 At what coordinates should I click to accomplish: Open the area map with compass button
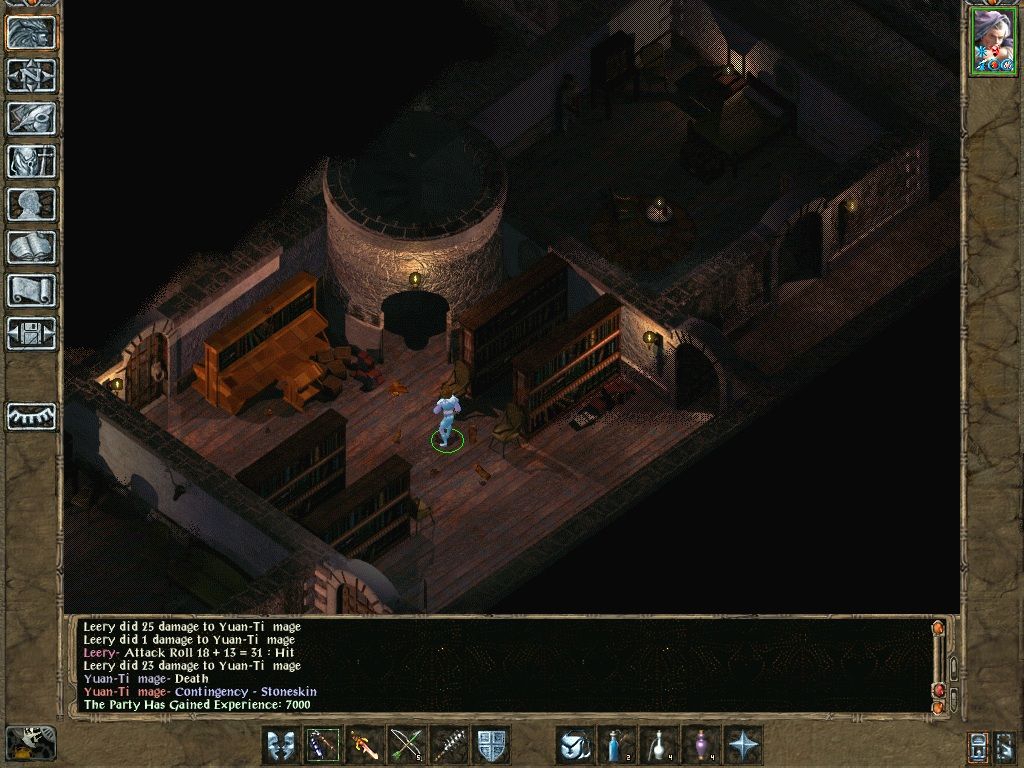32,75
